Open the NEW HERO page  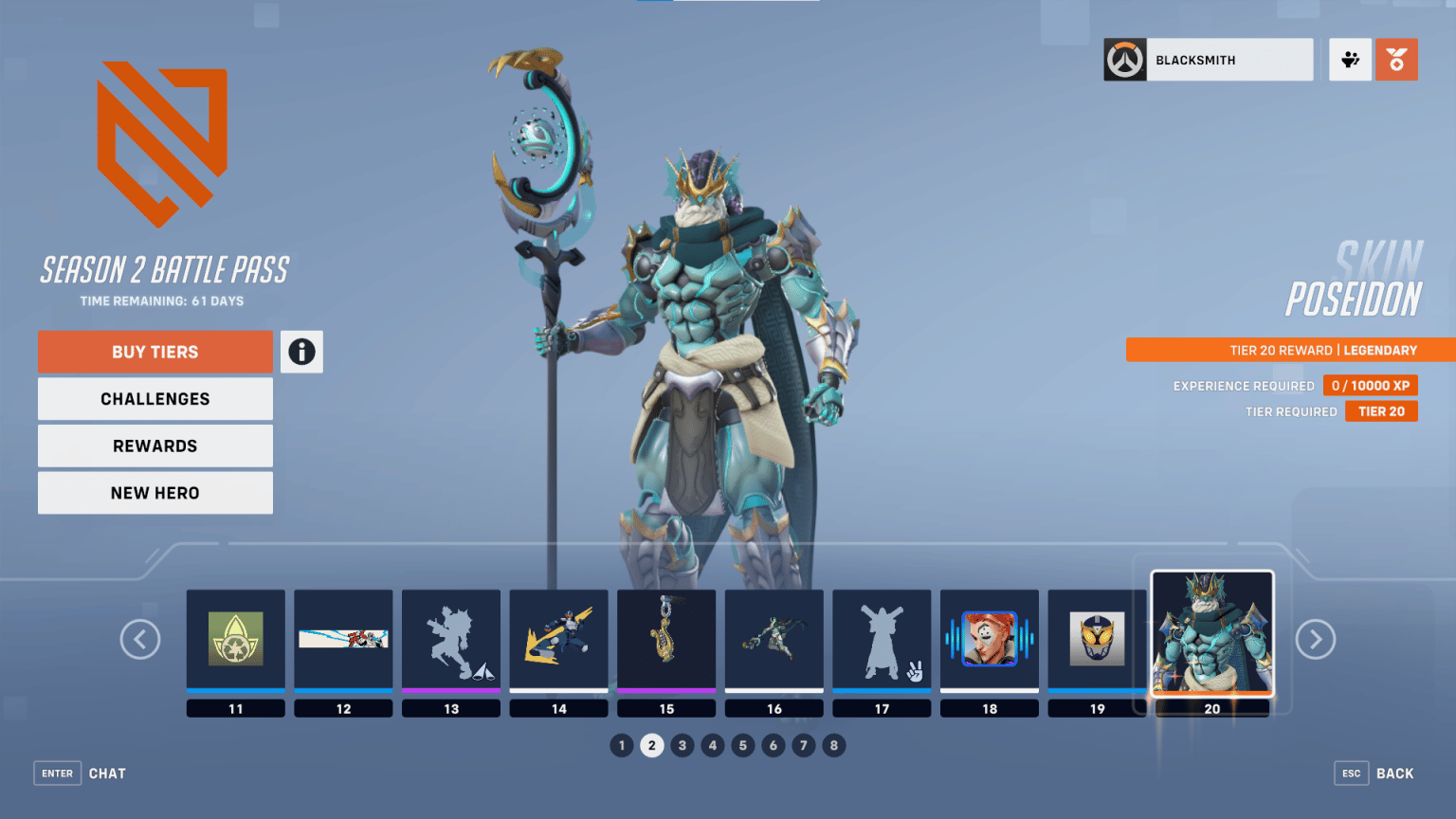pyautogui.click(x=155, y=492)
